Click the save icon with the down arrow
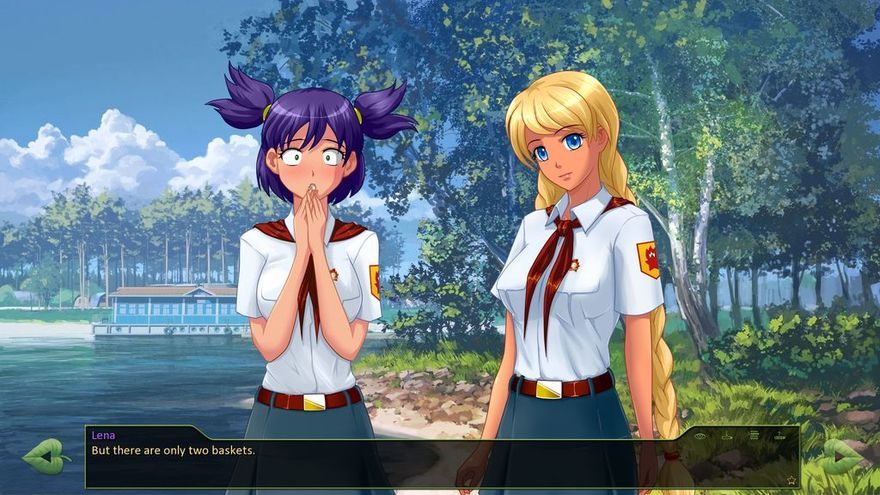 pos(727,435)
